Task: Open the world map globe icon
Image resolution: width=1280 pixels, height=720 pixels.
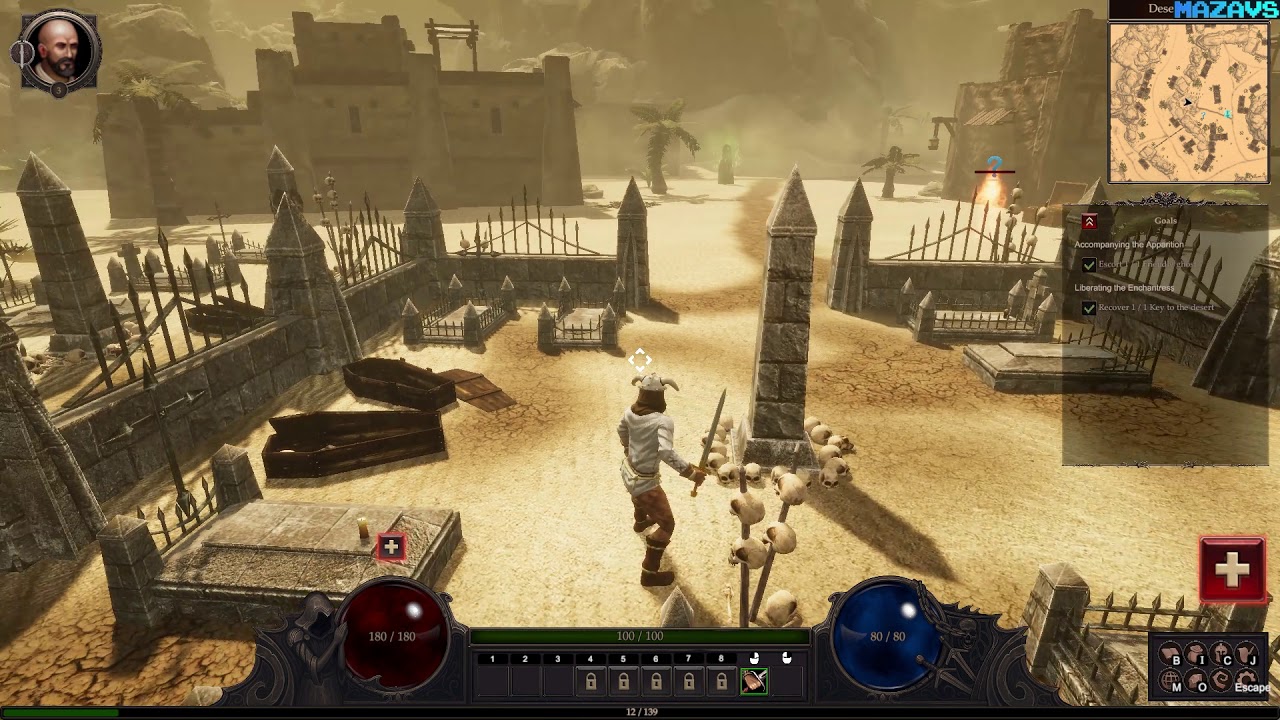Action: (x=1170, y=682)
